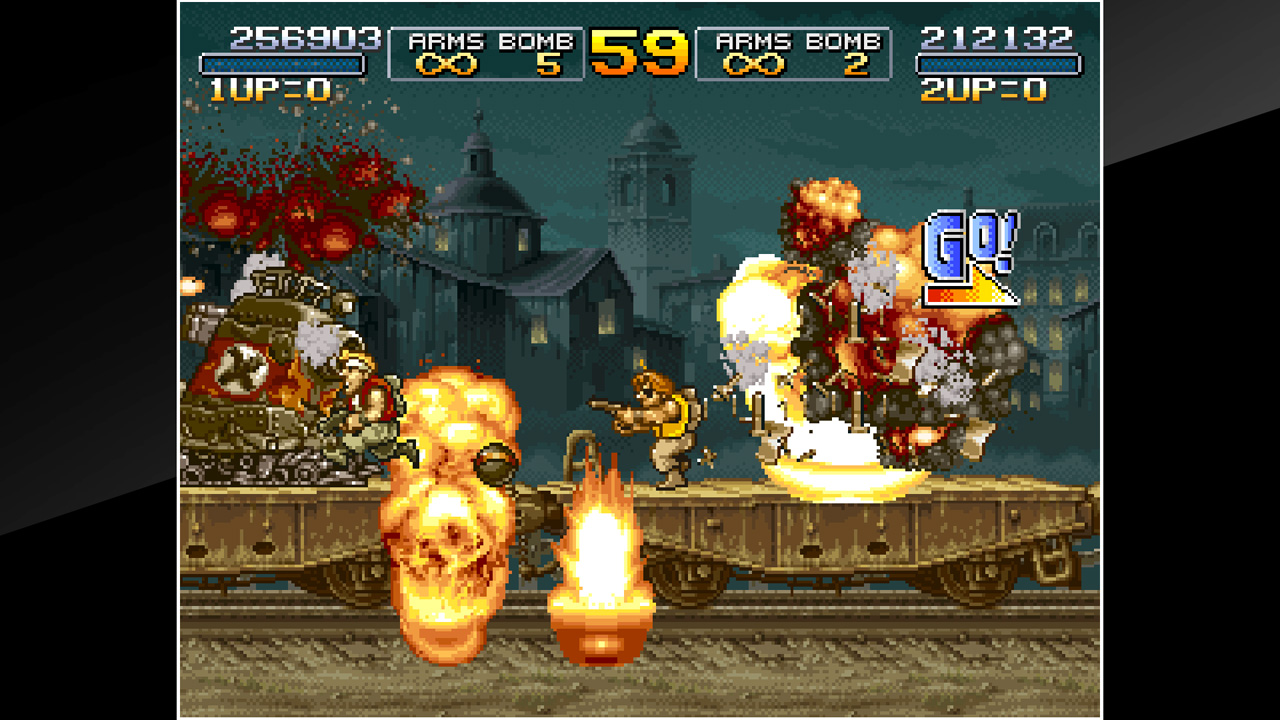Click the infinity ammo symbol for player 2
The height and width of the screenshot is (720, 1280).
tap(753, 63)
